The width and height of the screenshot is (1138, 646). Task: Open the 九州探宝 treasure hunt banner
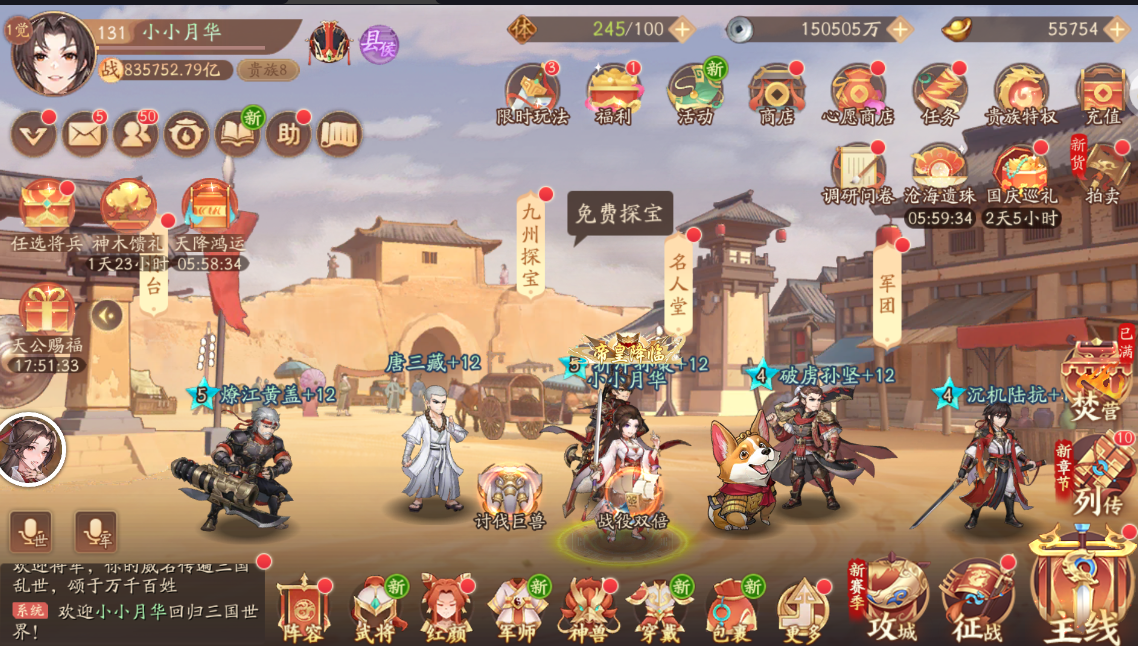pyautogui.click(x=530, y=245)
